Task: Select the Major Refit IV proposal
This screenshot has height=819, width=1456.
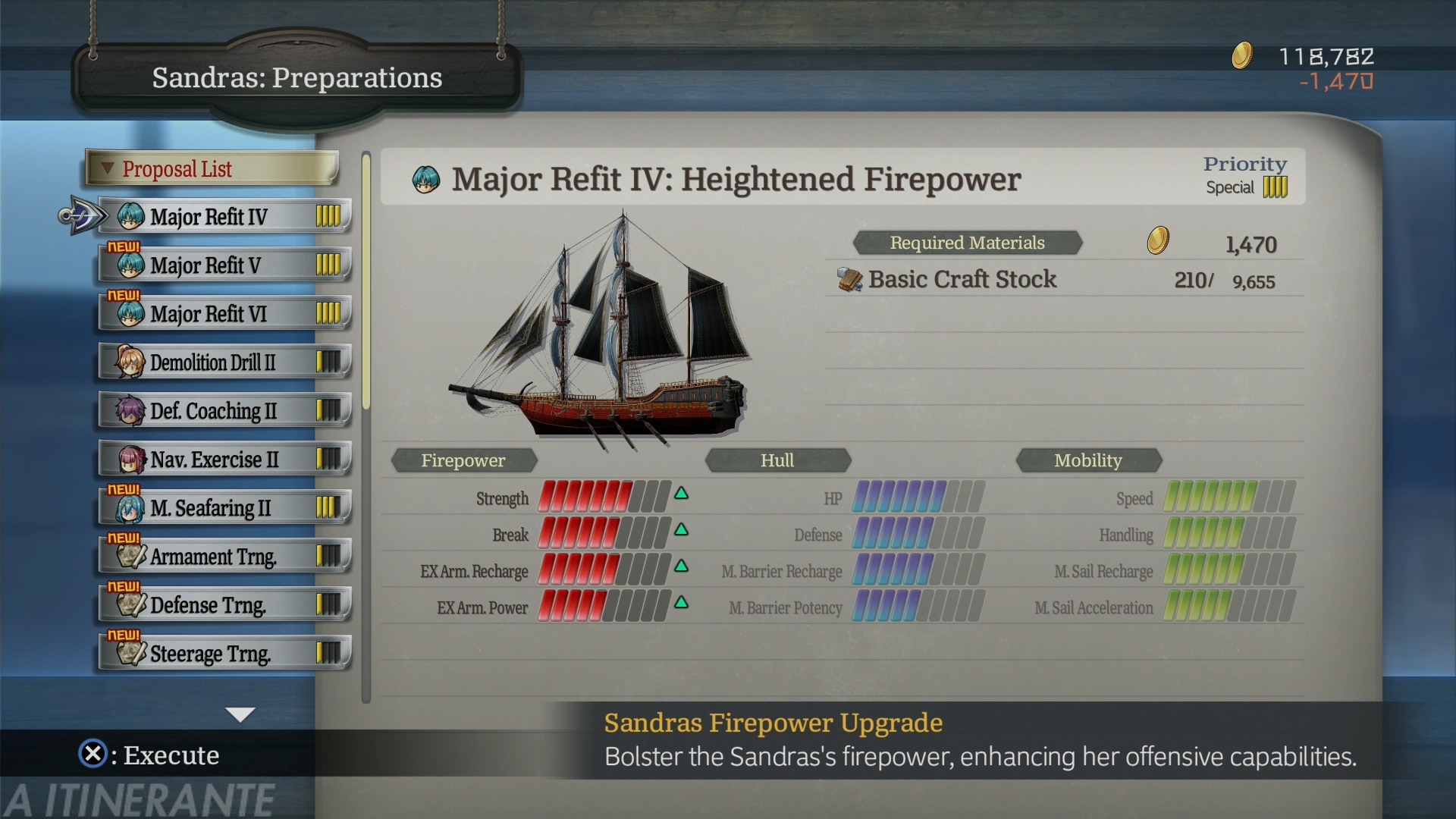Action: click(x=224, y=217)
